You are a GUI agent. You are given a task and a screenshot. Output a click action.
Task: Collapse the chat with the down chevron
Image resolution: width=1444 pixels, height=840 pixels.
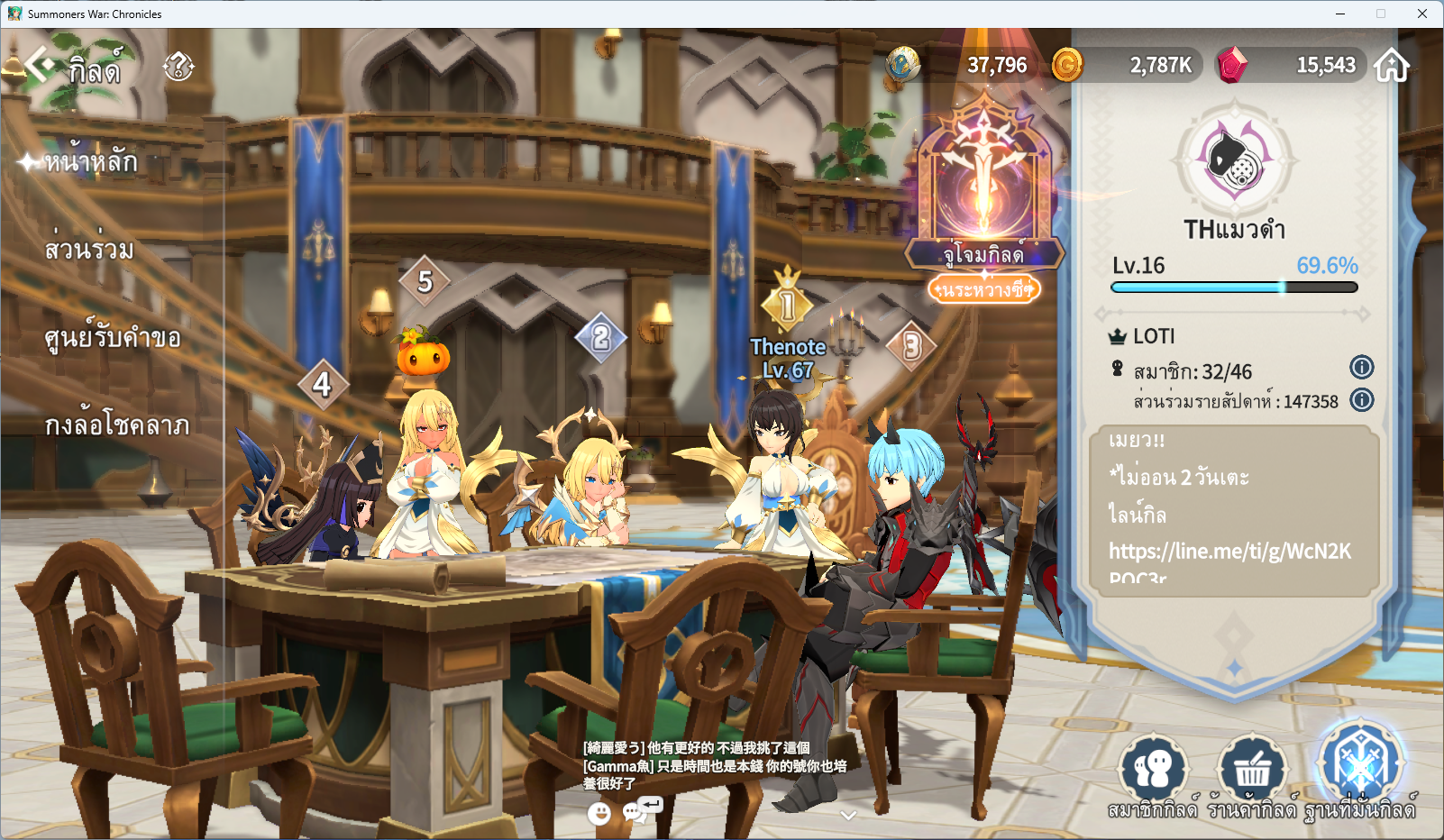coord(847,815)
